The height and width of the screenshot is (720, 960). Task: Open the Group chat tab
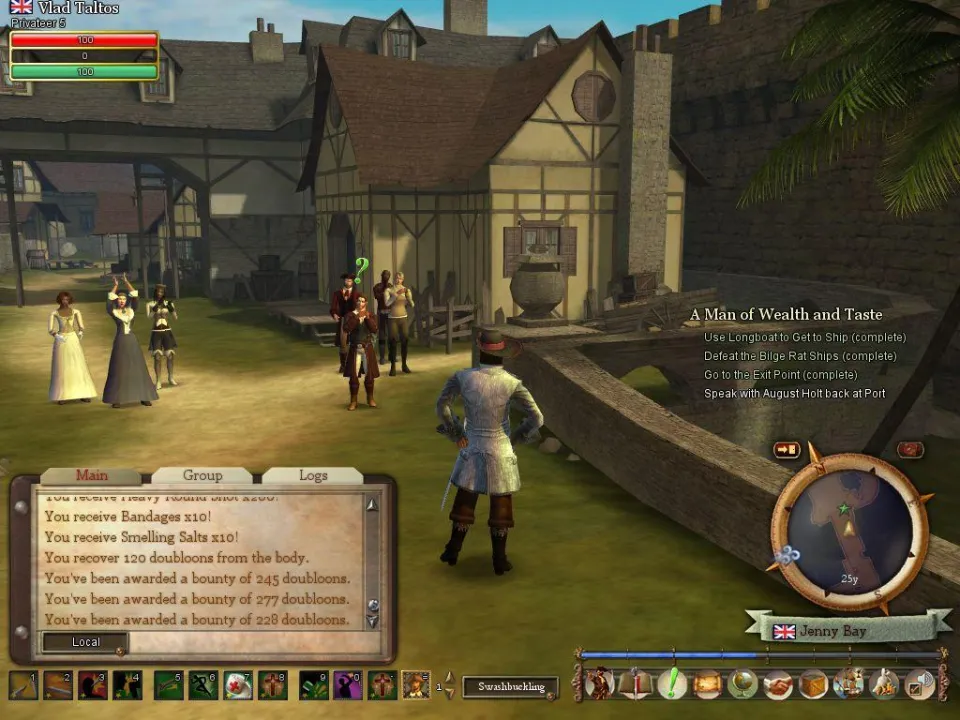coord(202,476)
